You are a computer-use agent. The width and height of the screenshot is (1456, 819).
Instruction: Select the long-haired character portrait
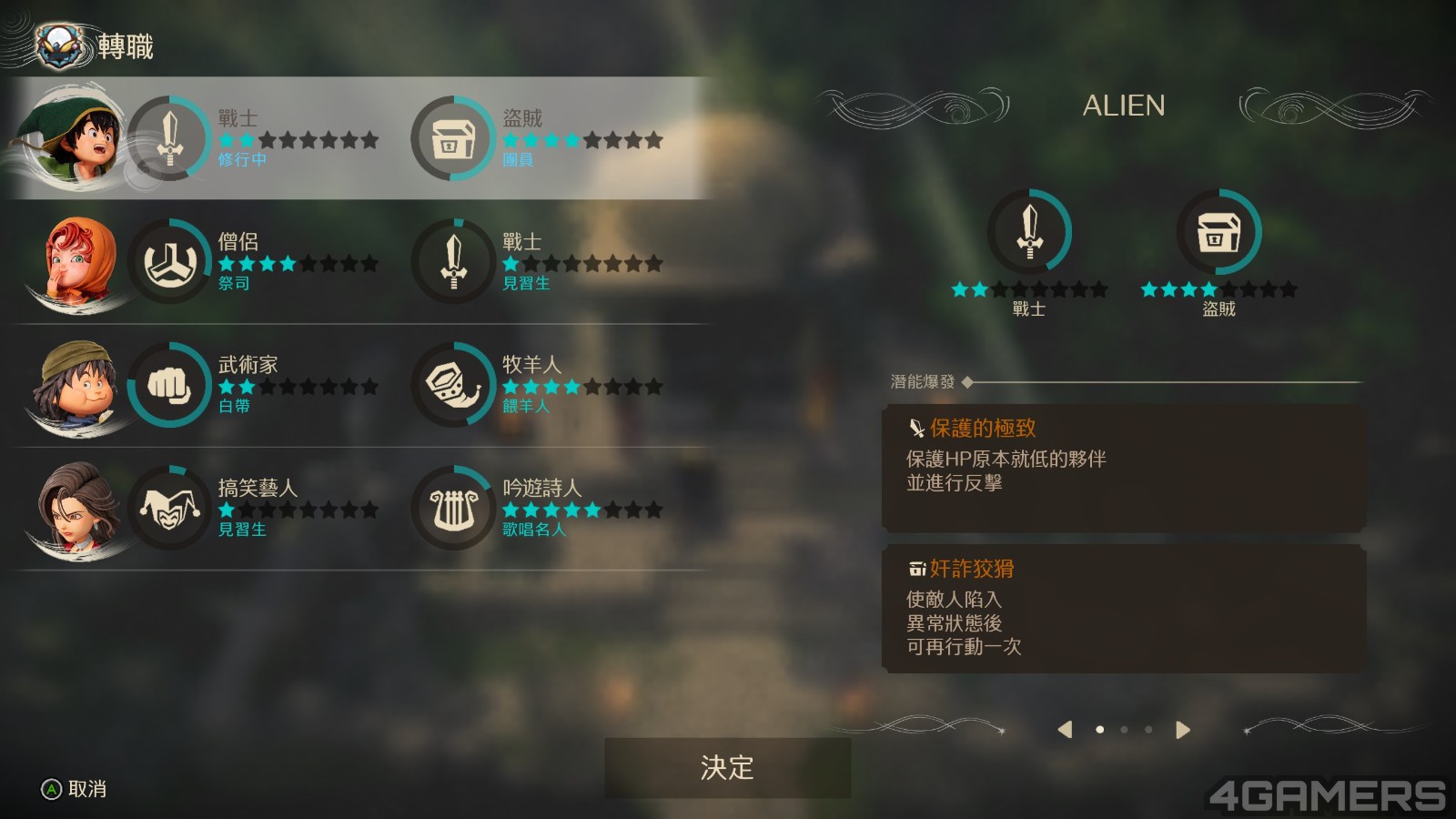pyautogui.click(x=76, y=508)
